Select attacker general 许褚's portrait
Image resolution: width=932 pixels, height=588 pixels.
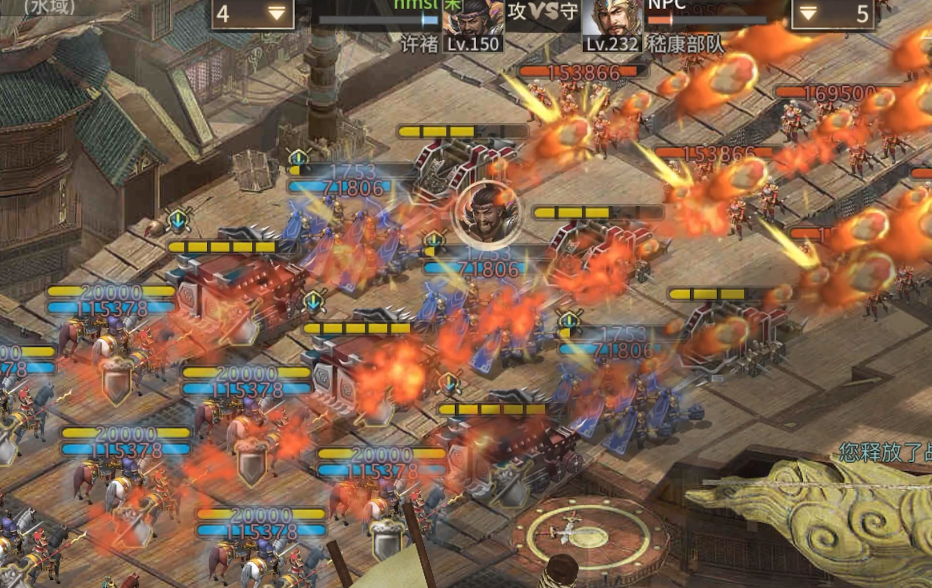click(472, 22)
